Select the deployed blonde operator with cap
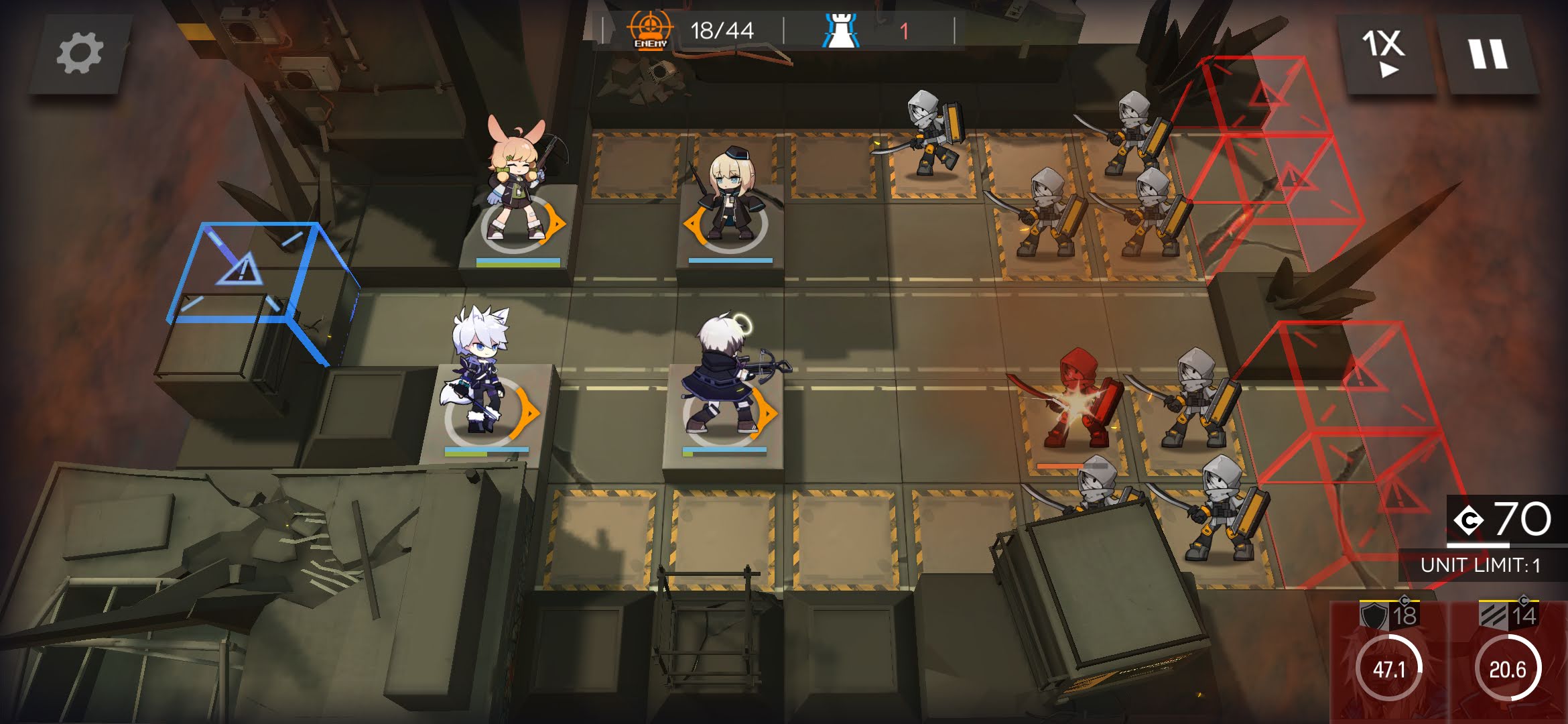 tap(729, 198)
